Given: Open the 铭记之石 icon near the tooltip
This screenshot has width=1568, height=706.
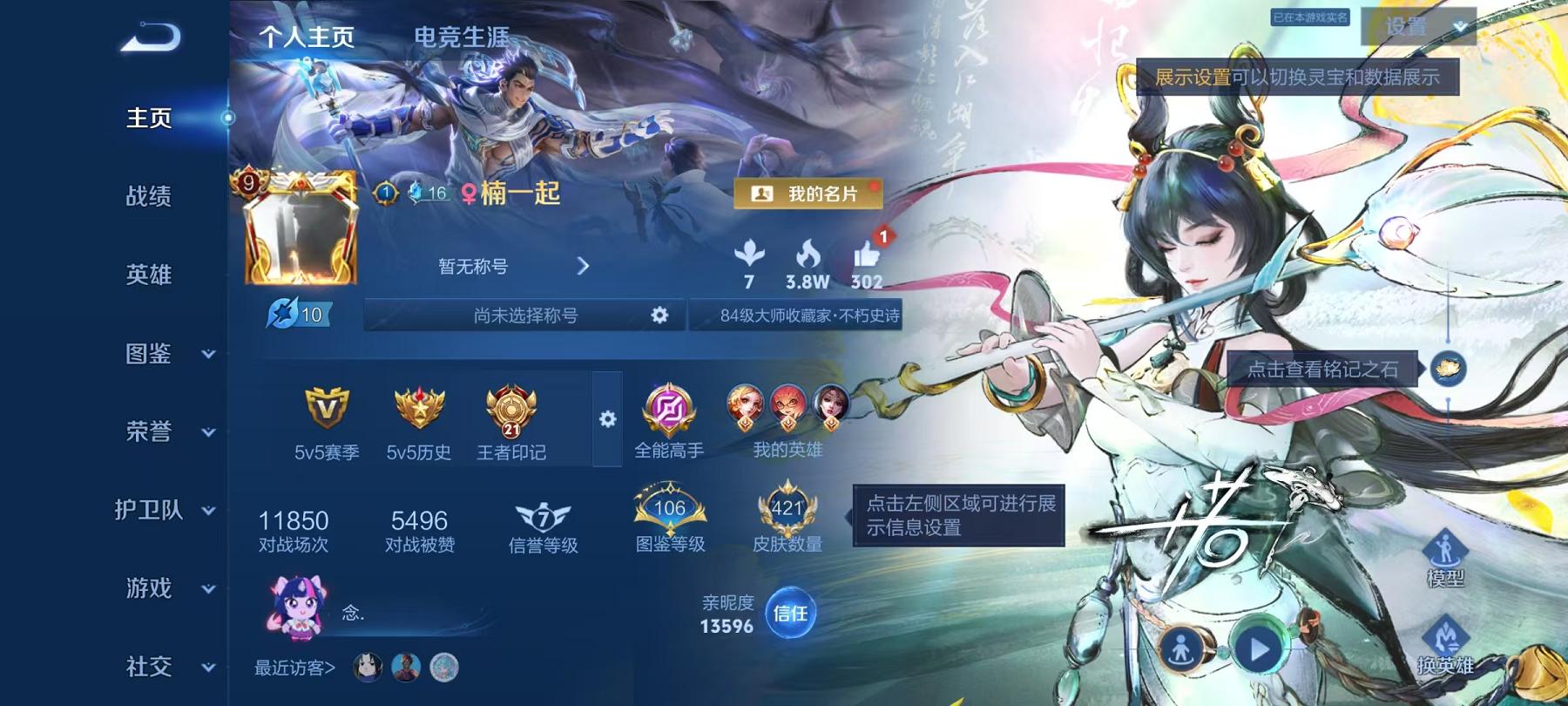Looking at the screenshot, I should 1449,369.
